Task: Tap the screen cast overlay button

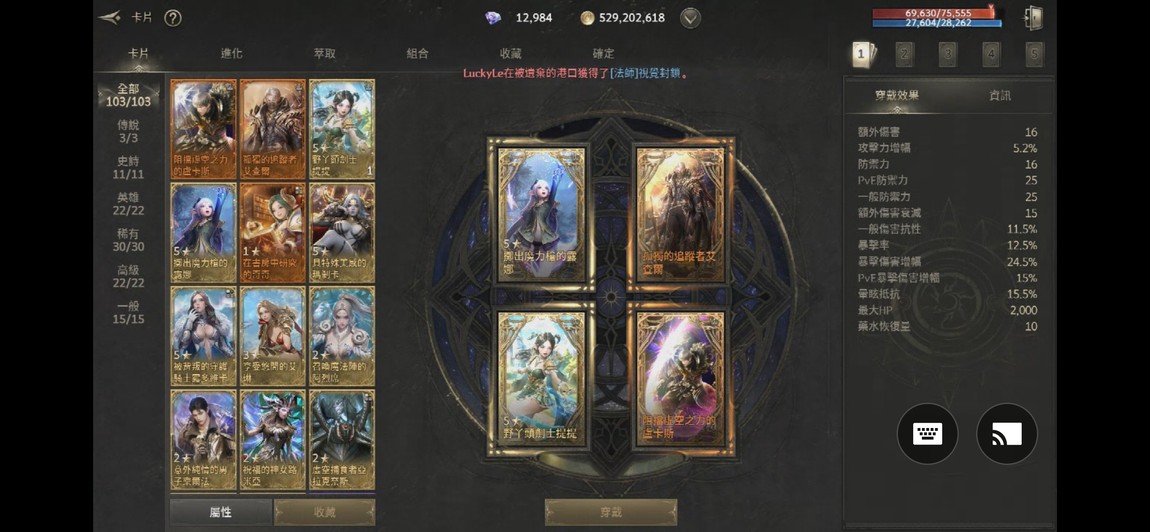Action: point(1007,434)
